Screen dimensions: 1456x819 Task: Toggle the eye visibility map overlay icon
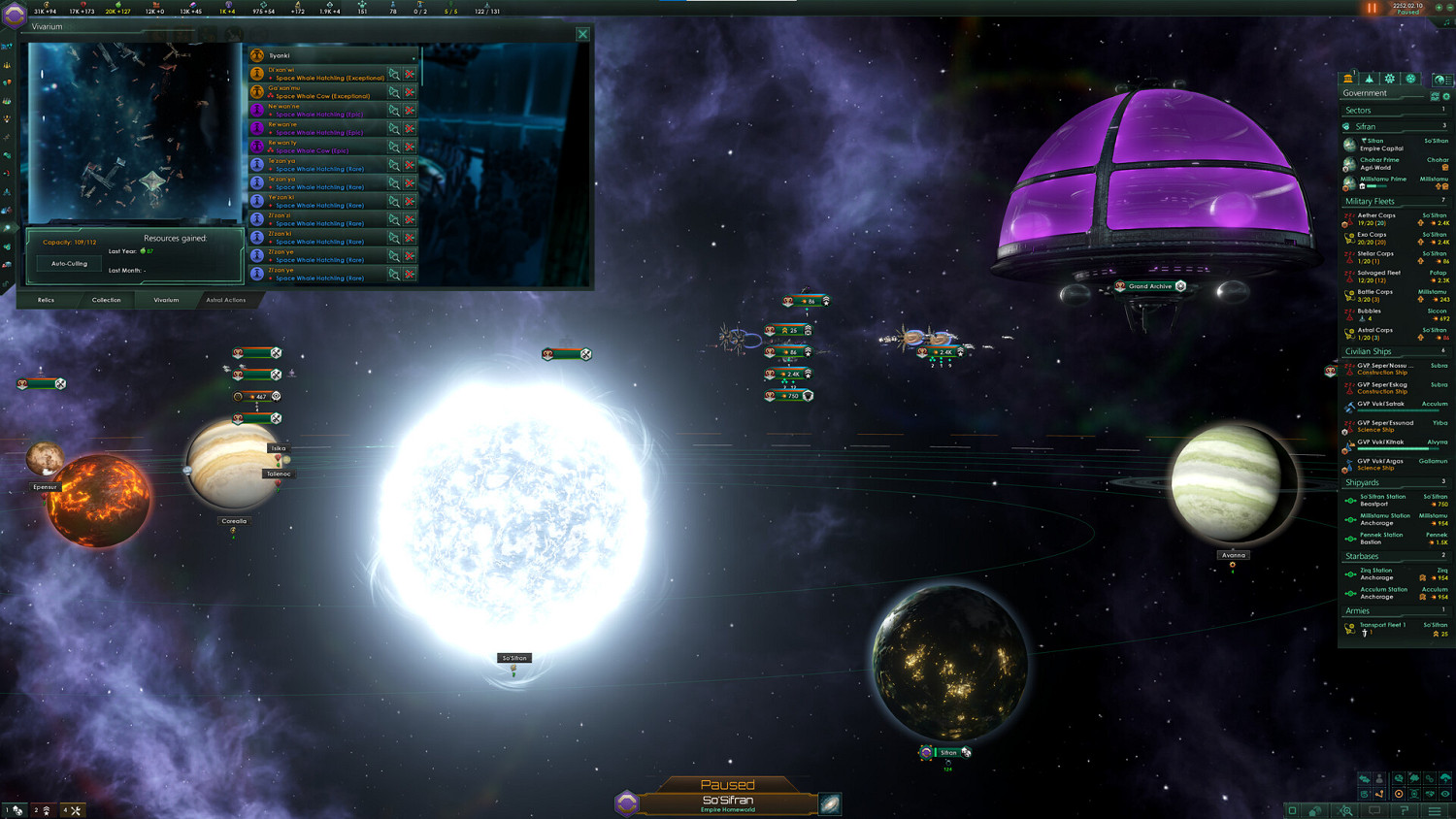(1445, 794)
